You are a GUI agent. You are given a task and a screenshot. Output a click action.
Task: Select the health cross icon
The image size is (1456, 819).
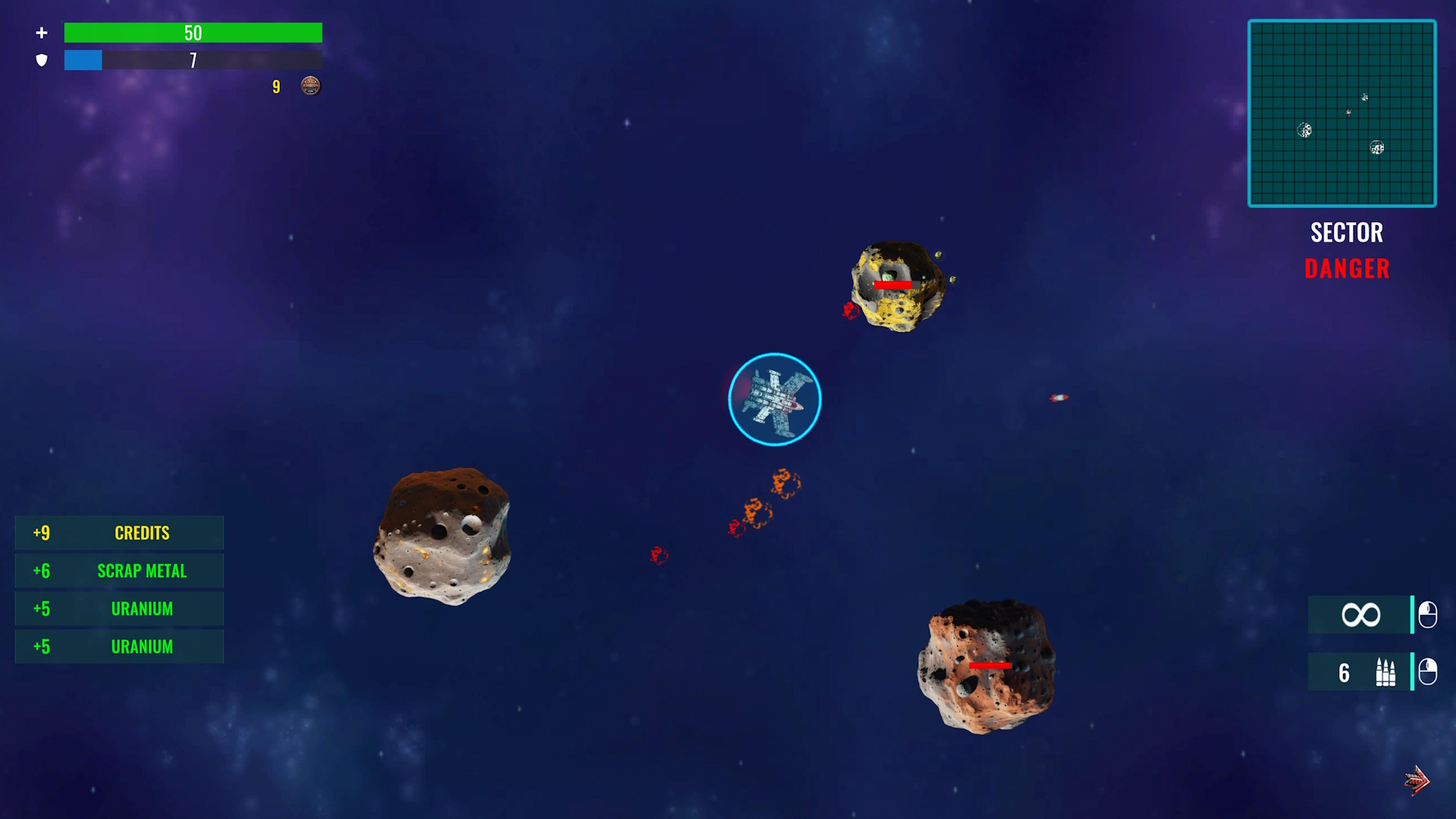42,33
